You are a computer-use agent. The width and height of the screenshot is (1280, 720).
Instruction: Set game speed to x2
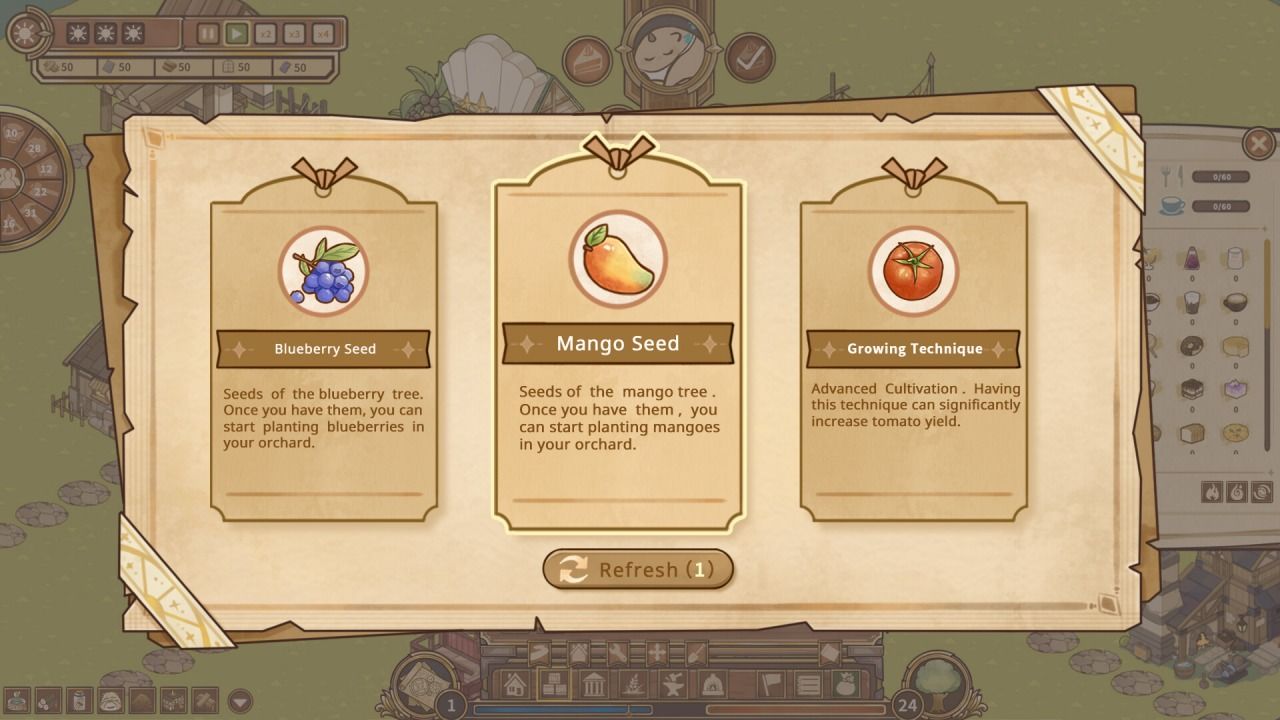coord(265,34)
